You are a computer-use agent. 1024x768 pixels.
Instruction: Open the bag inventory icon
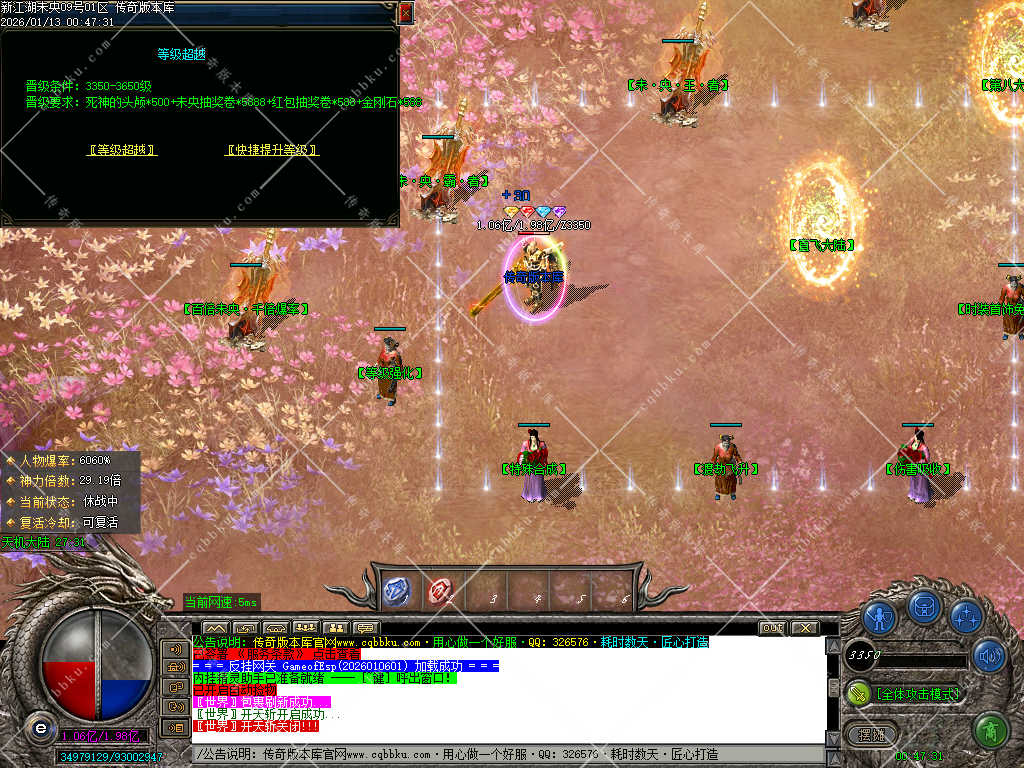tap(924, 607)
